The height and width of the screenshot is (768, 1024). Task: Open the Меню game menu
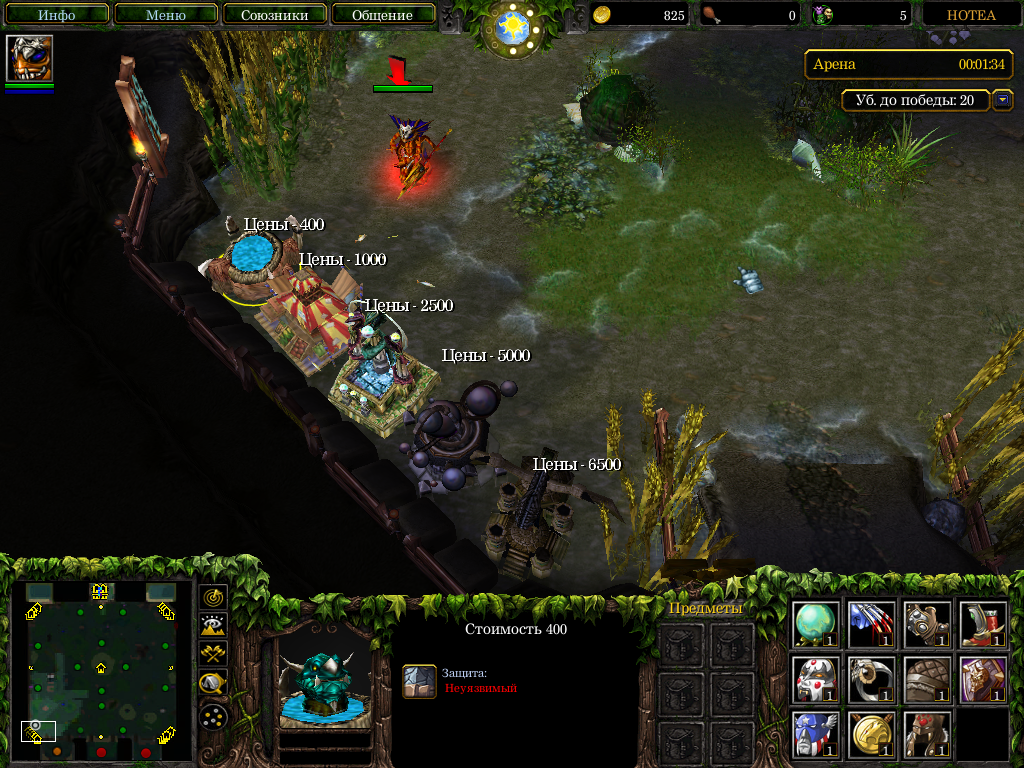165,15
